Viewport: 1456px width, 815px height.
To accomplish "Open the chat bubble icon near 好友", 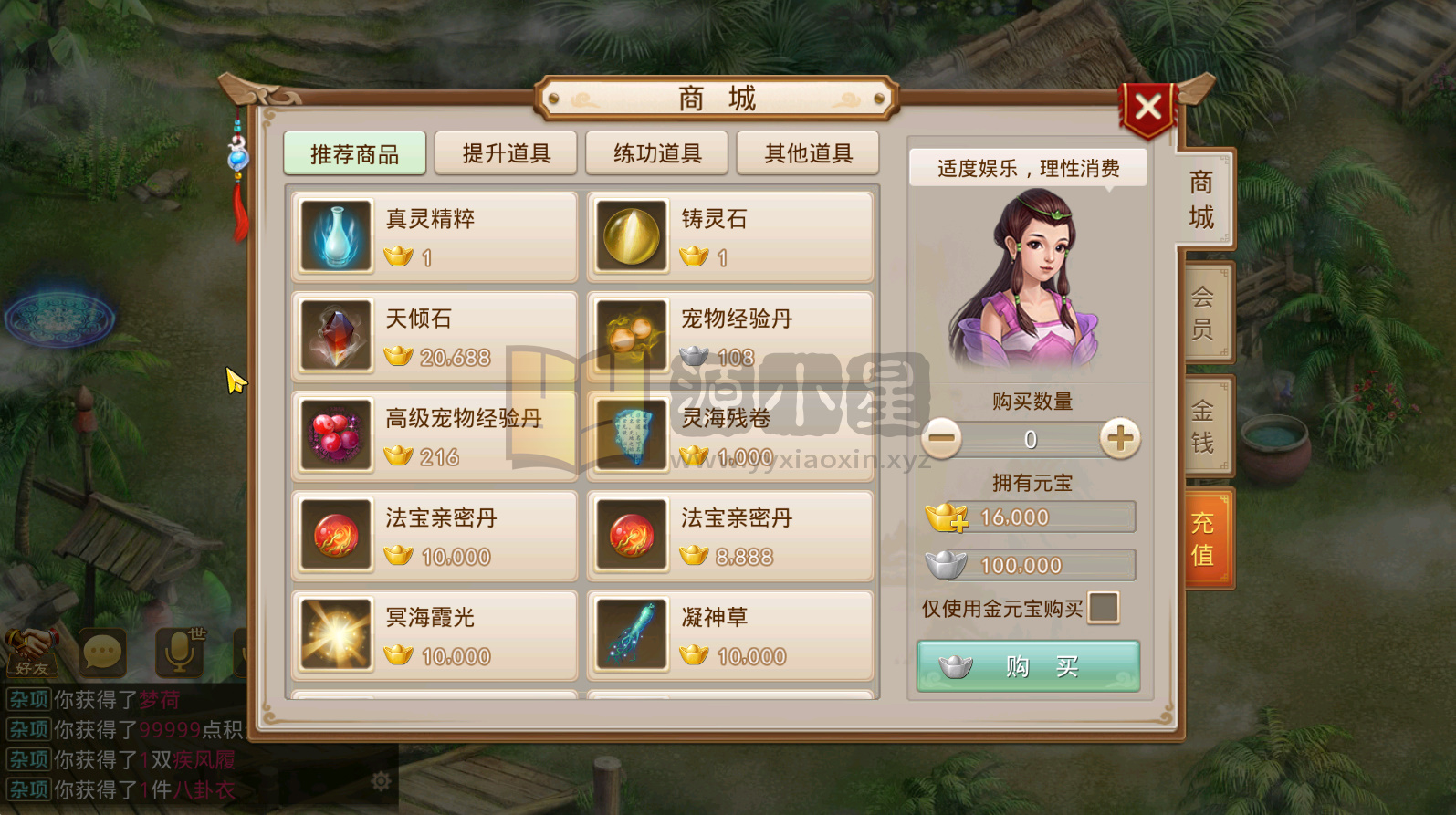I will (x=101, y=653).
